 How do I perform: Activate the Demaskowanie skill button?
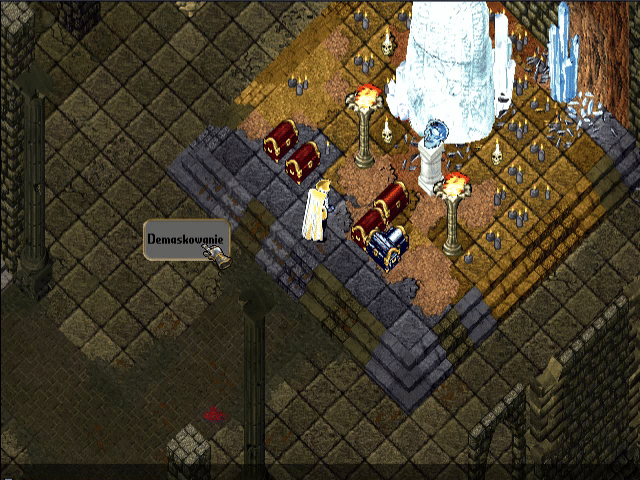click(x=186, y=240)
